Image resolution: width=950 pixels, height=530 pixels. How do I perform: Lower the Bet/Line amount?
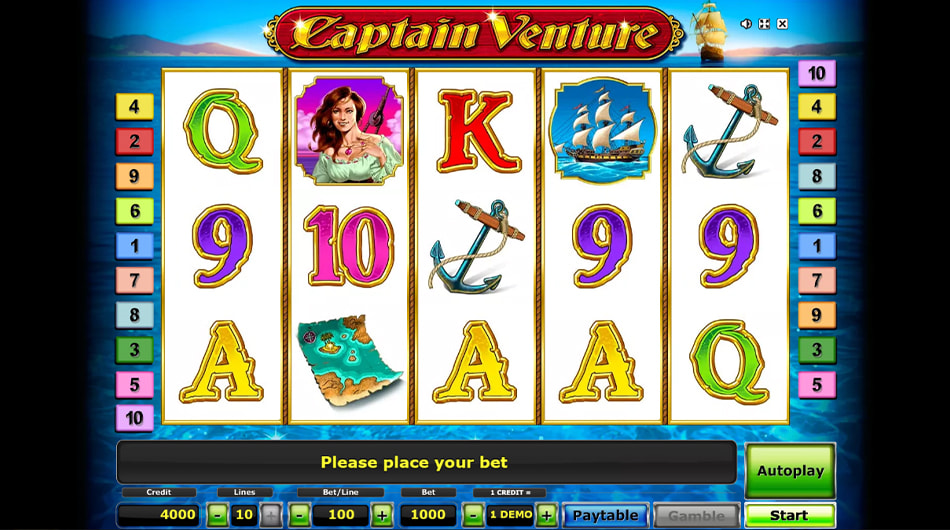(299, 515)
